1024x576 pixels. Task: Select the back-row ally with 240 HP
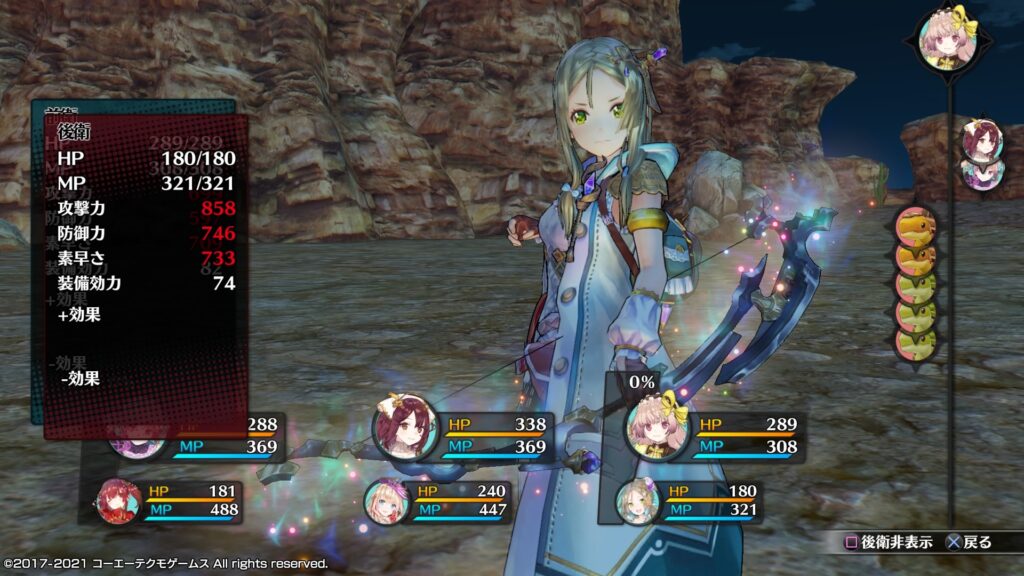click(x=440, y=500)
